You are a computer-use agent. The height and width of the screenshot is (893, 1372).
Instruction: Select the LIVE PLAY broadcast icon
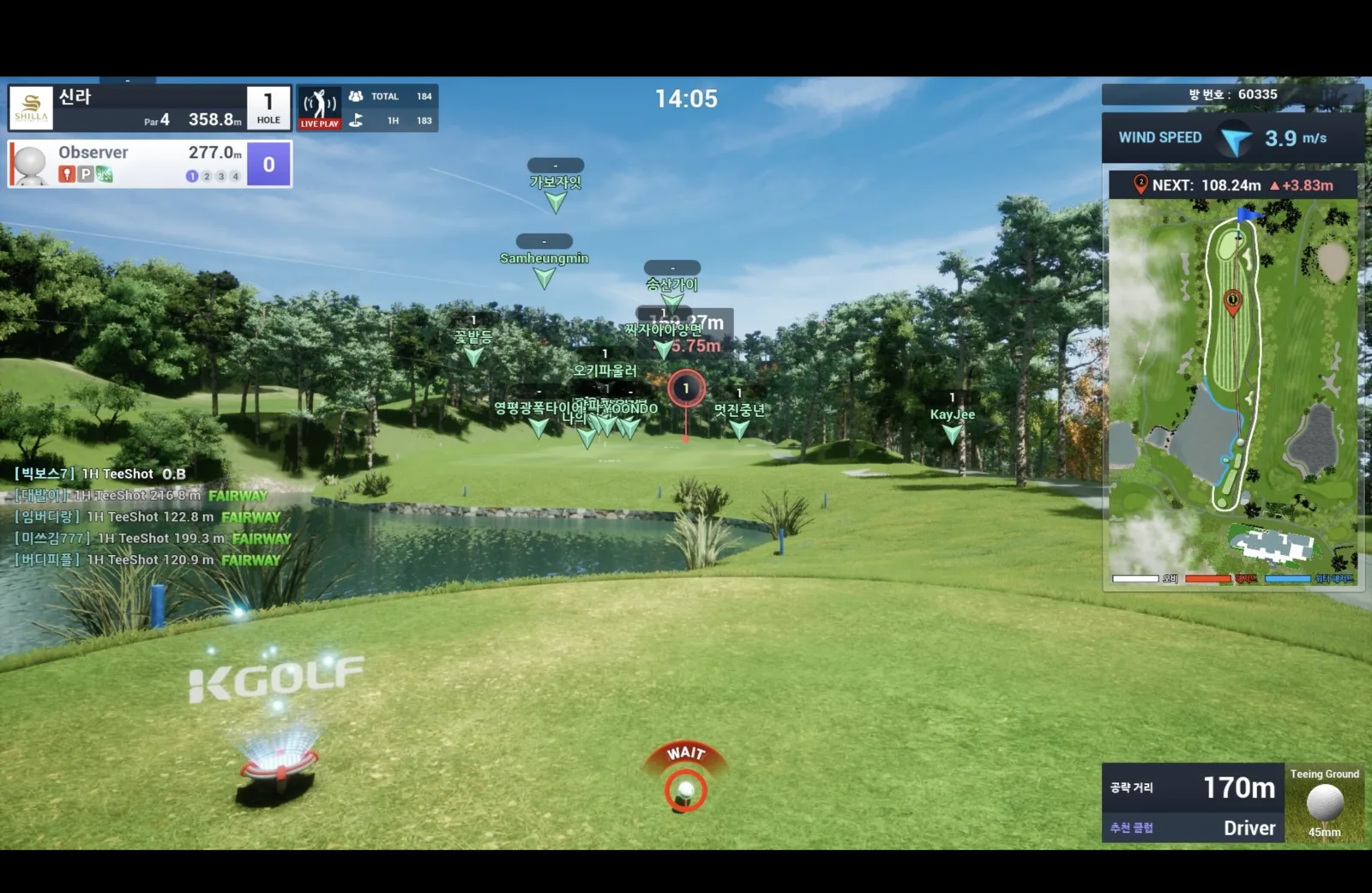pos(318,106)
